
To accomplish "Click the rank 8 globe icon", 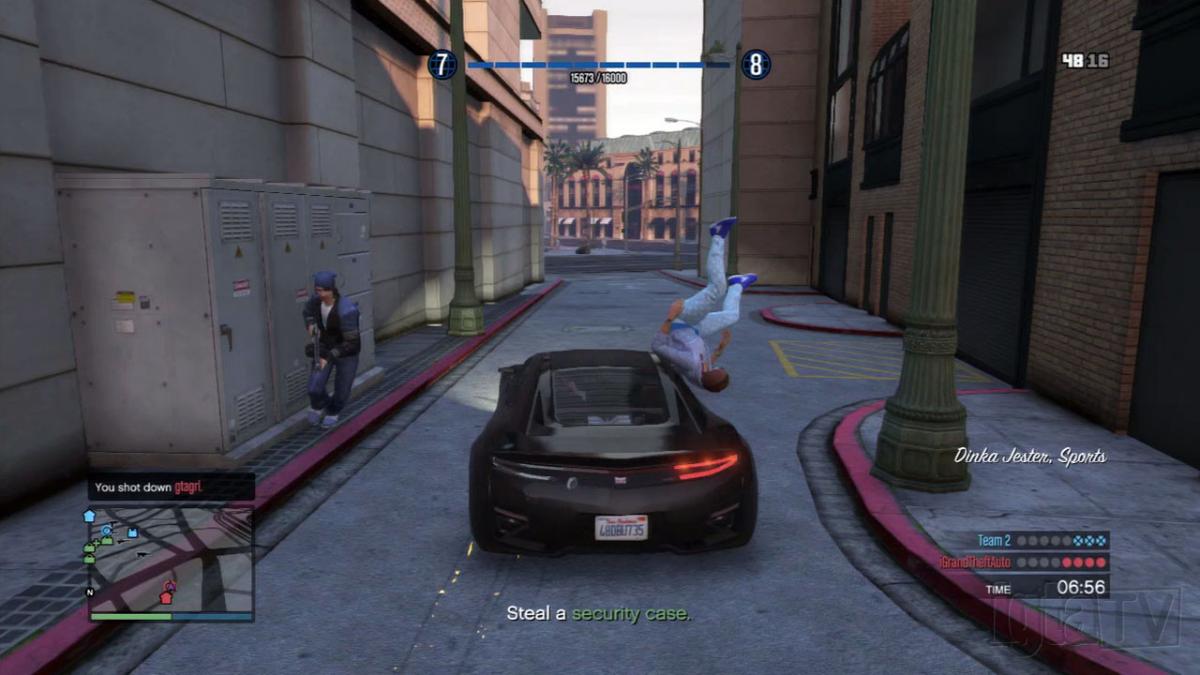I will pos(755,65).
